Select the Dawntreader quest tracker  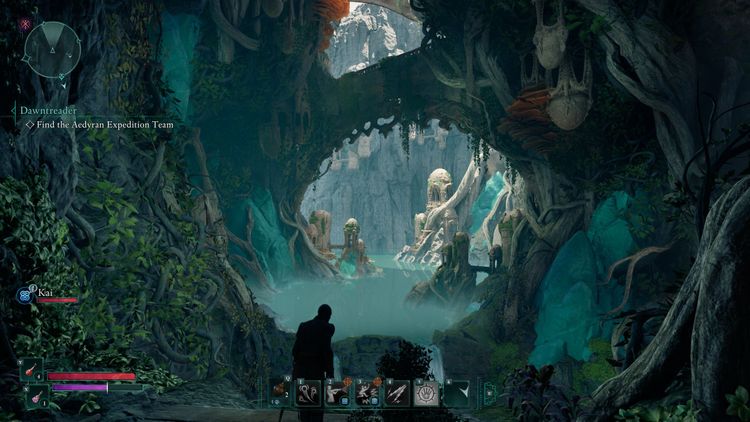point(48,111)
